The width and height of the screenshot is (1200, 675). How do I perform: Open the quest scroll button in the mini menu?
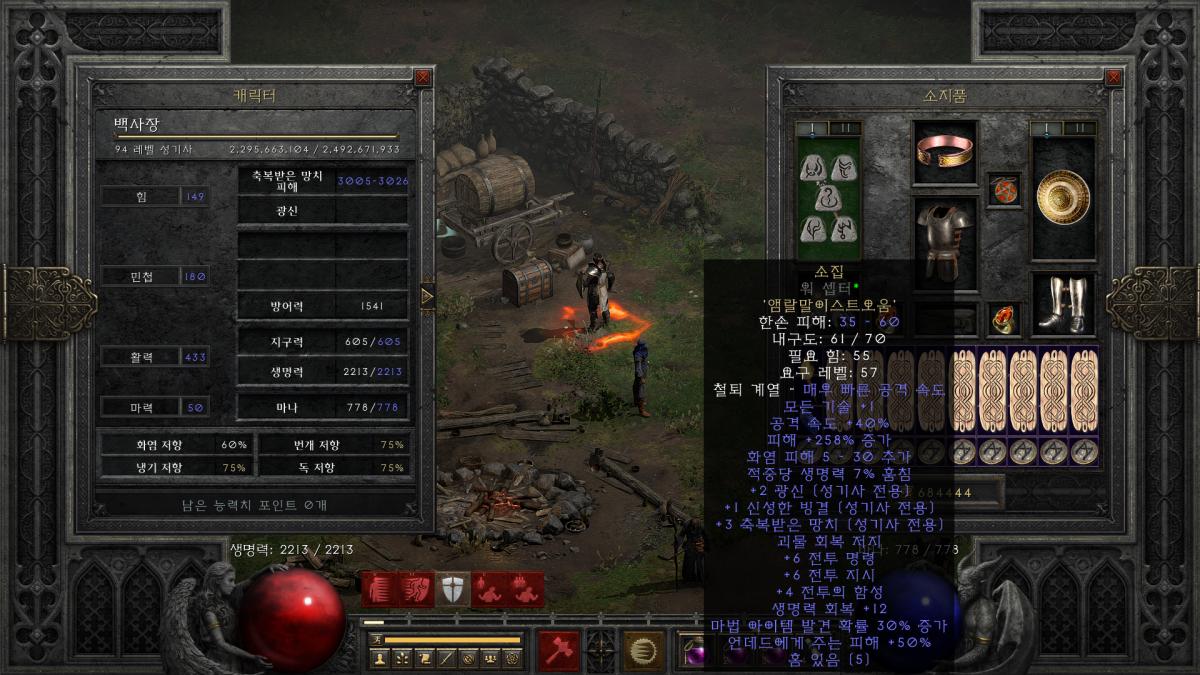coord(424,658)
